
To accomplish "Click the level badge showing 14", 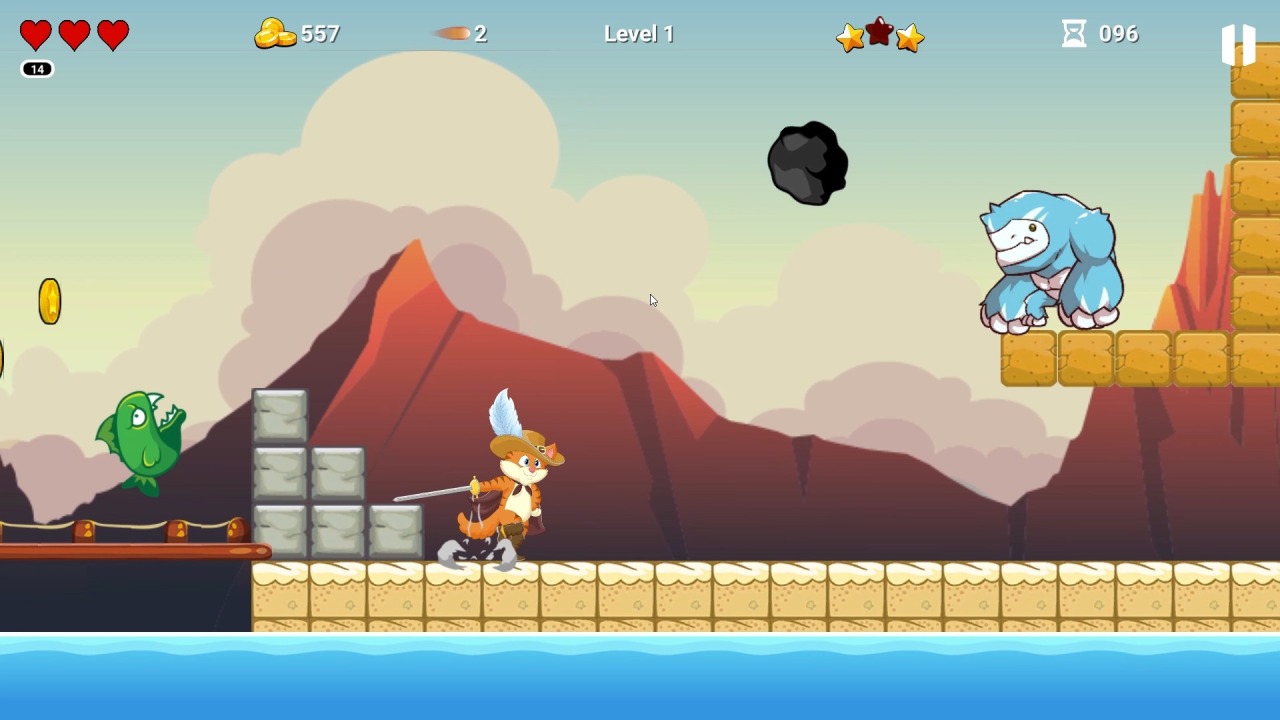I will point(37,69).
